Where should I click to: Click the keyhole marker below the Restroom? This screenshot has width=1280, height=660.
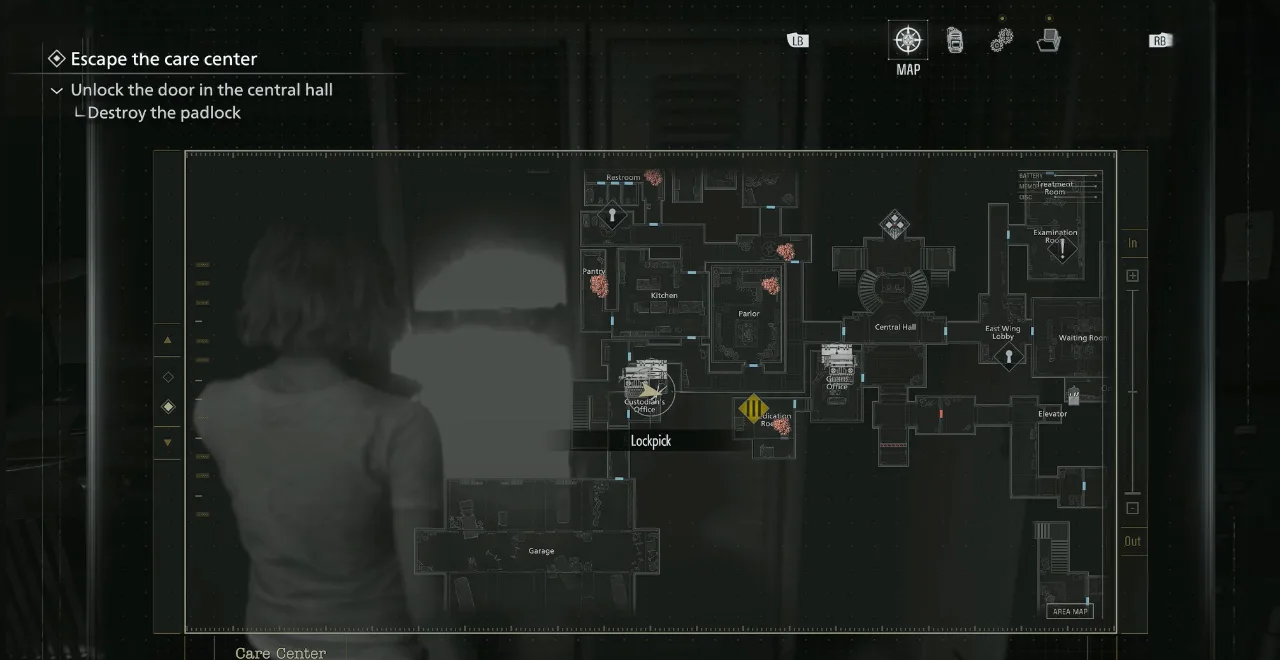coord(612,215)
